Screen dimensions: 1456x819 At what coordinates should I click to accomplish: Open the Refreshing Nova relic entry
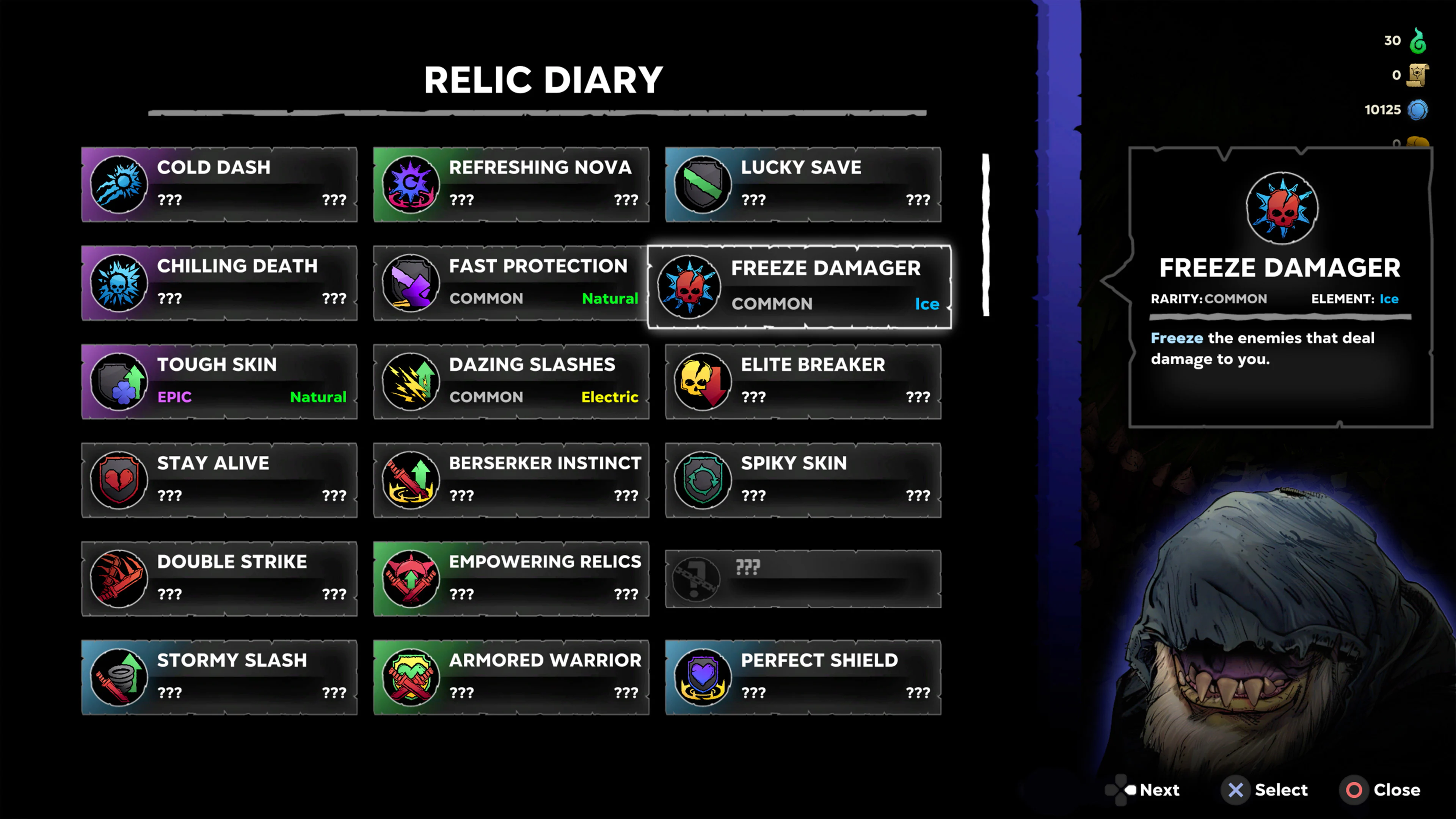pyautogui.click(x=511, y=184)
